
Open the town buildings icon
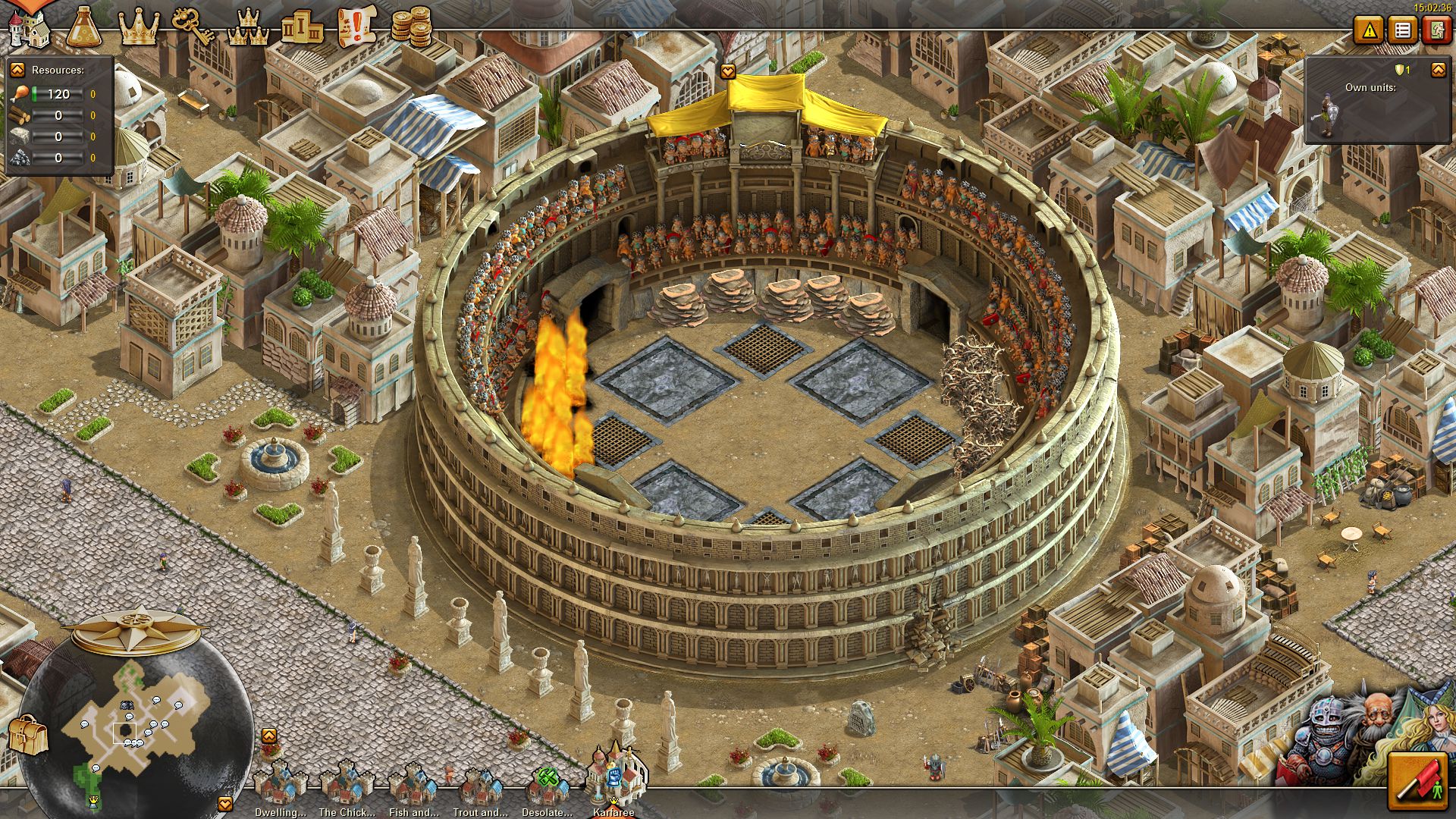28,27
